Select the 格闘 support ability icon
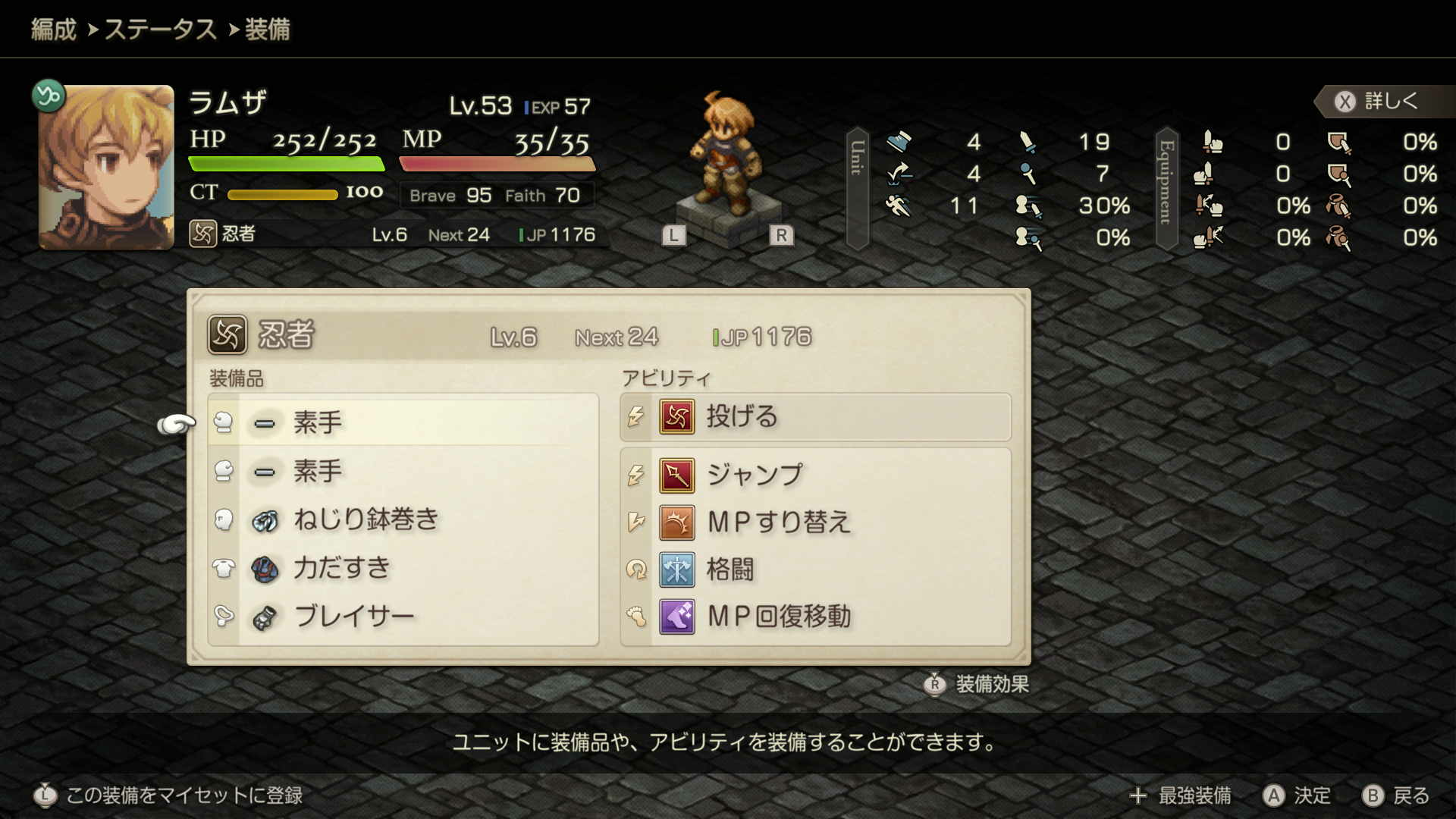The width and height of the screenshot is (1456, 819). (x=677, y=570)
